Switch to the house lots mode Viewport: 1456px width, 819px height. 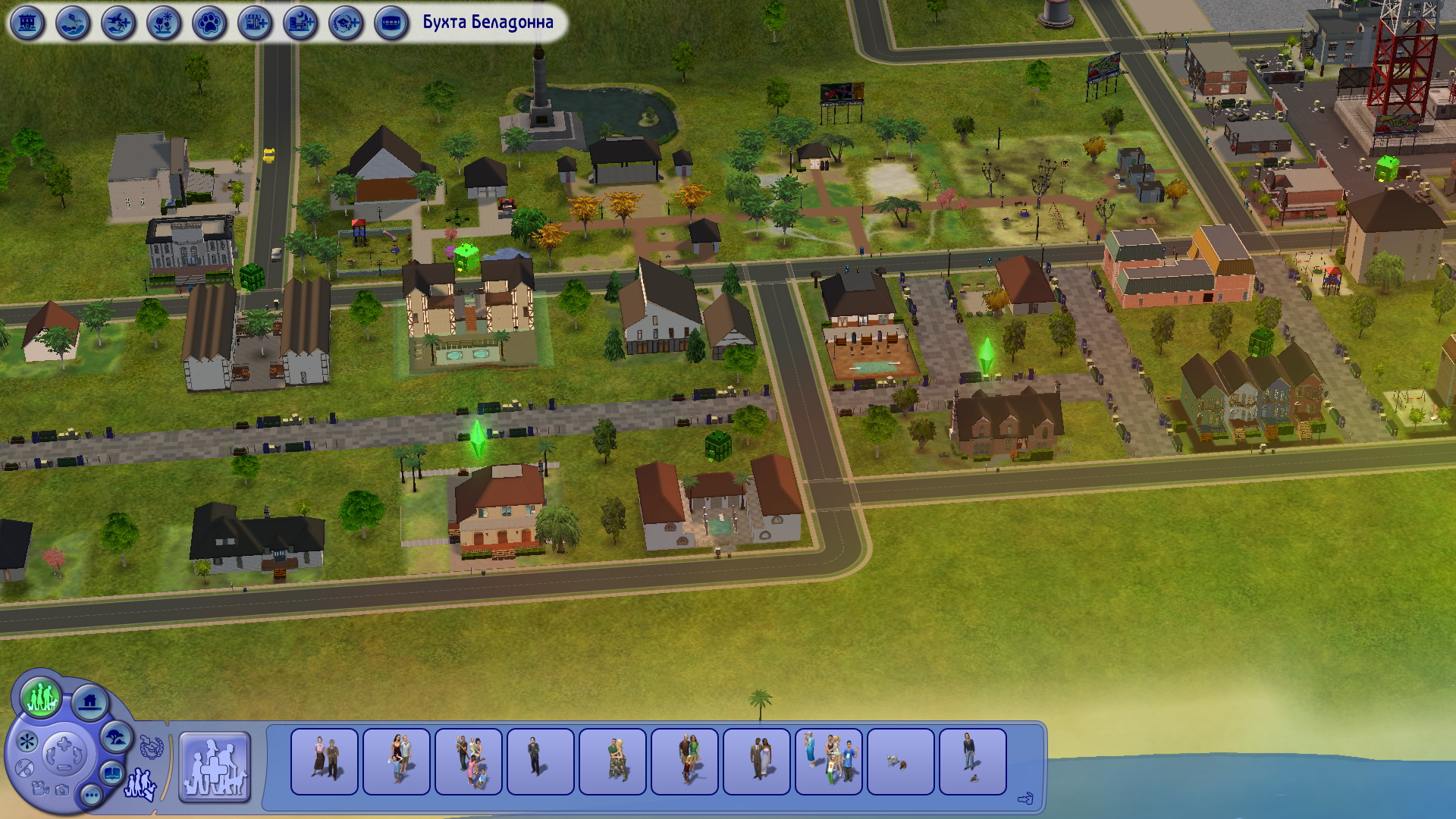coord(90,702)
